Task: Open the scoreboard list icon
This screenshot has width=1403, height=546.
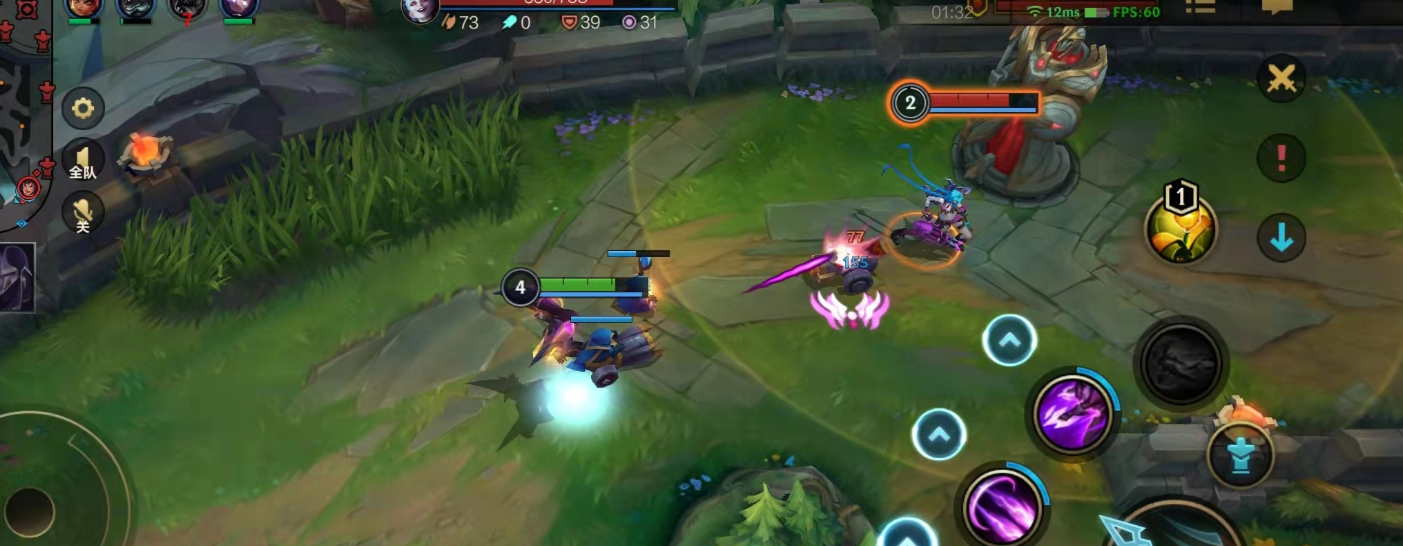Action: coord(1200,6)
